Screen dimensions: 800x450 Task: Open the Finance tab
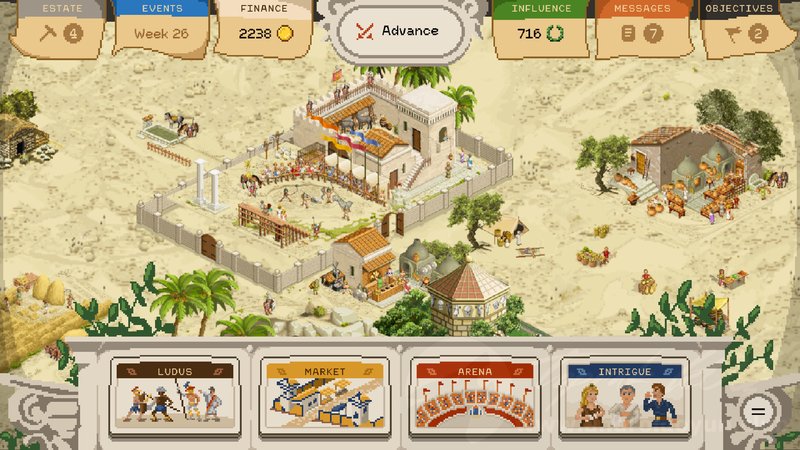pyautogui.click(x=264, y=30)
